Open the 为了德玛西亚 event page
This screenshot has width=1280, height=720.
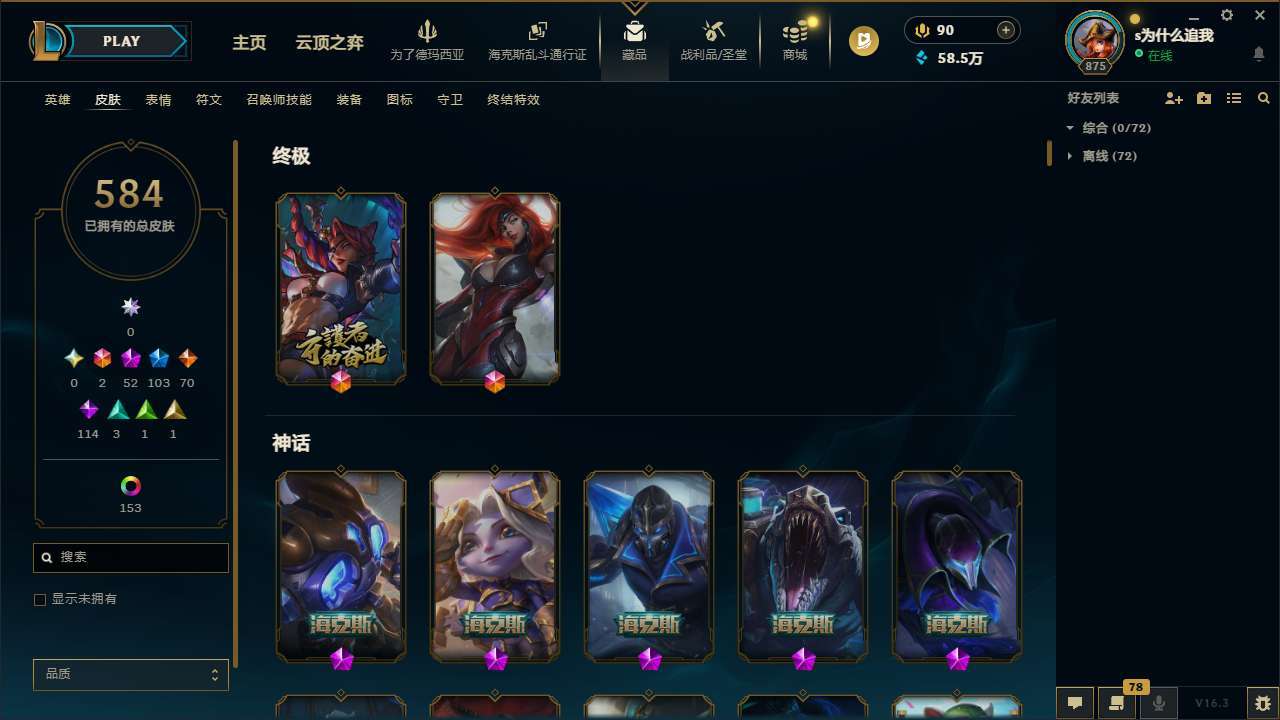(x=428, y=31)
